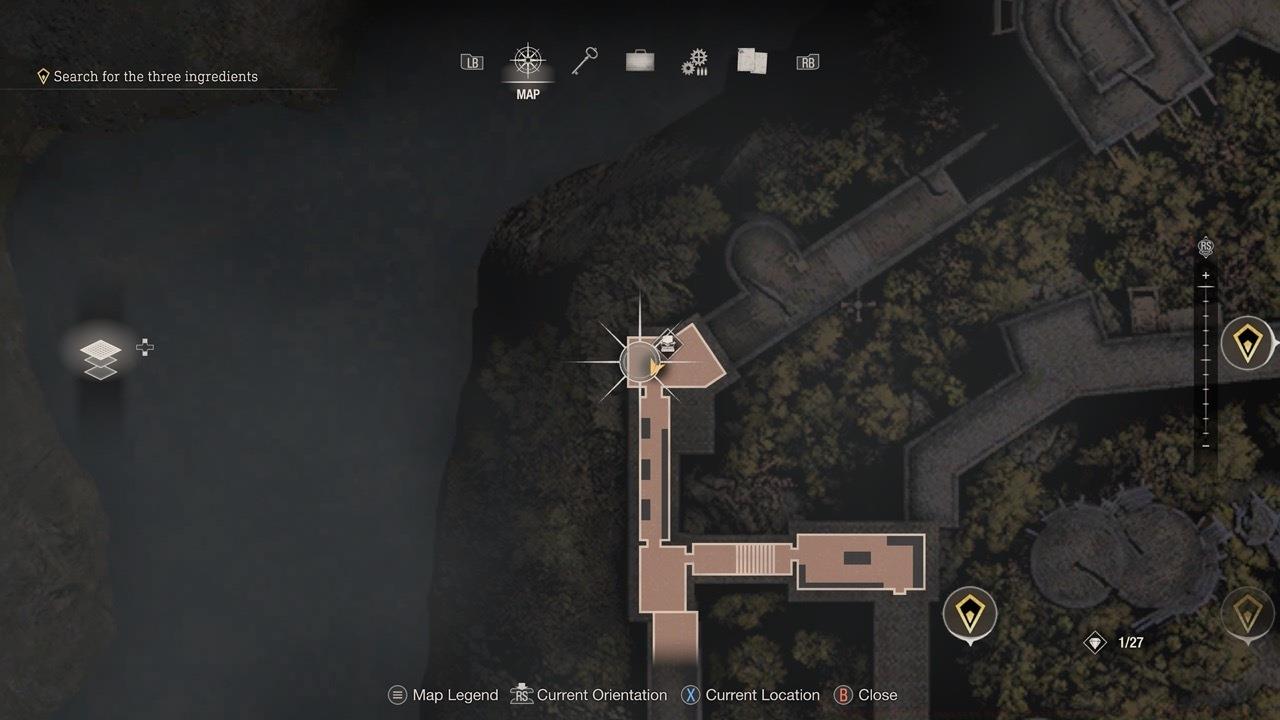Click the X button icon near Current Location

pos(690,694)
